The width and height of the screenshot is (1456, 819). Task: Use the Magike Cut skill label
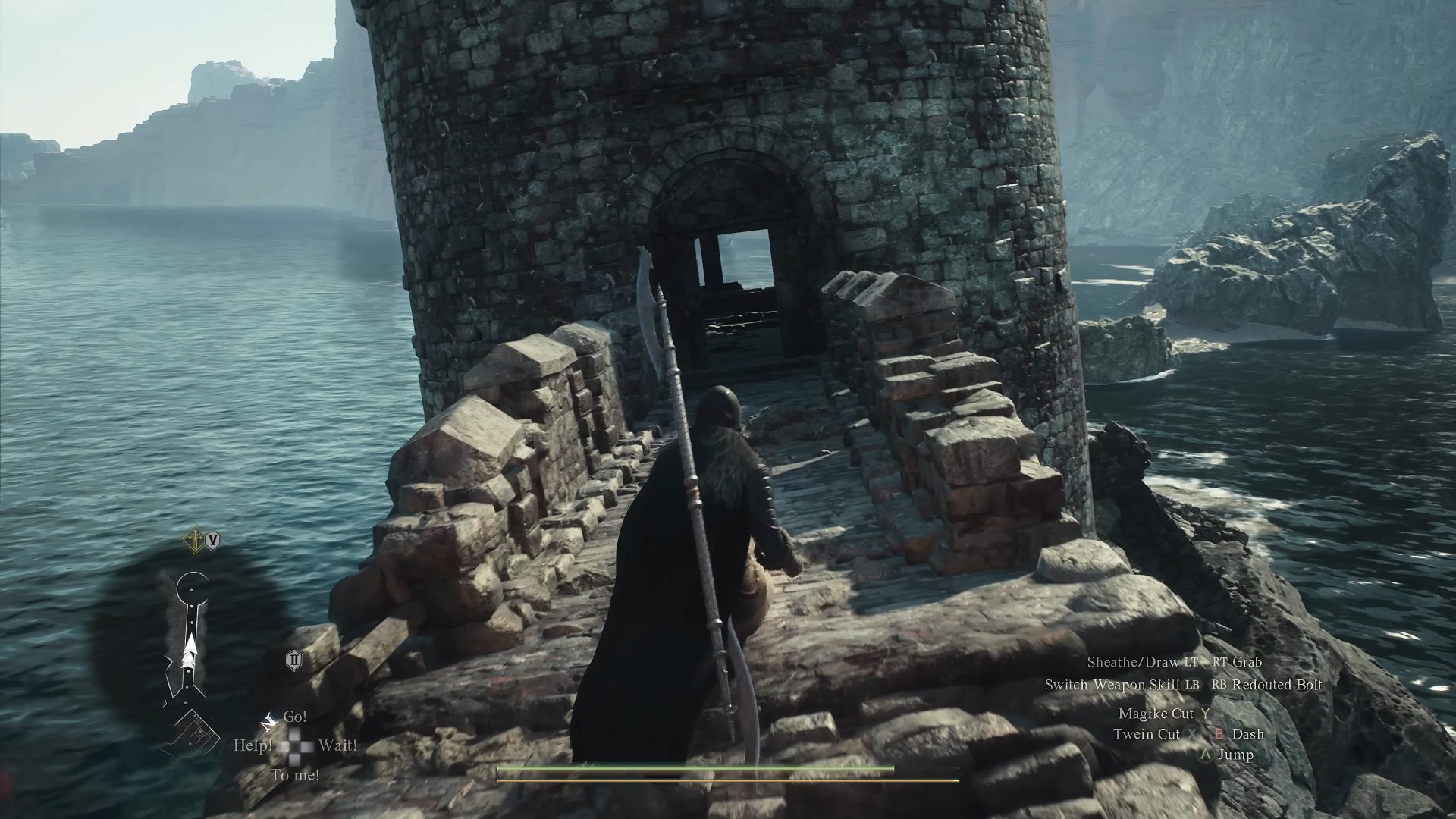point(1156,714)
